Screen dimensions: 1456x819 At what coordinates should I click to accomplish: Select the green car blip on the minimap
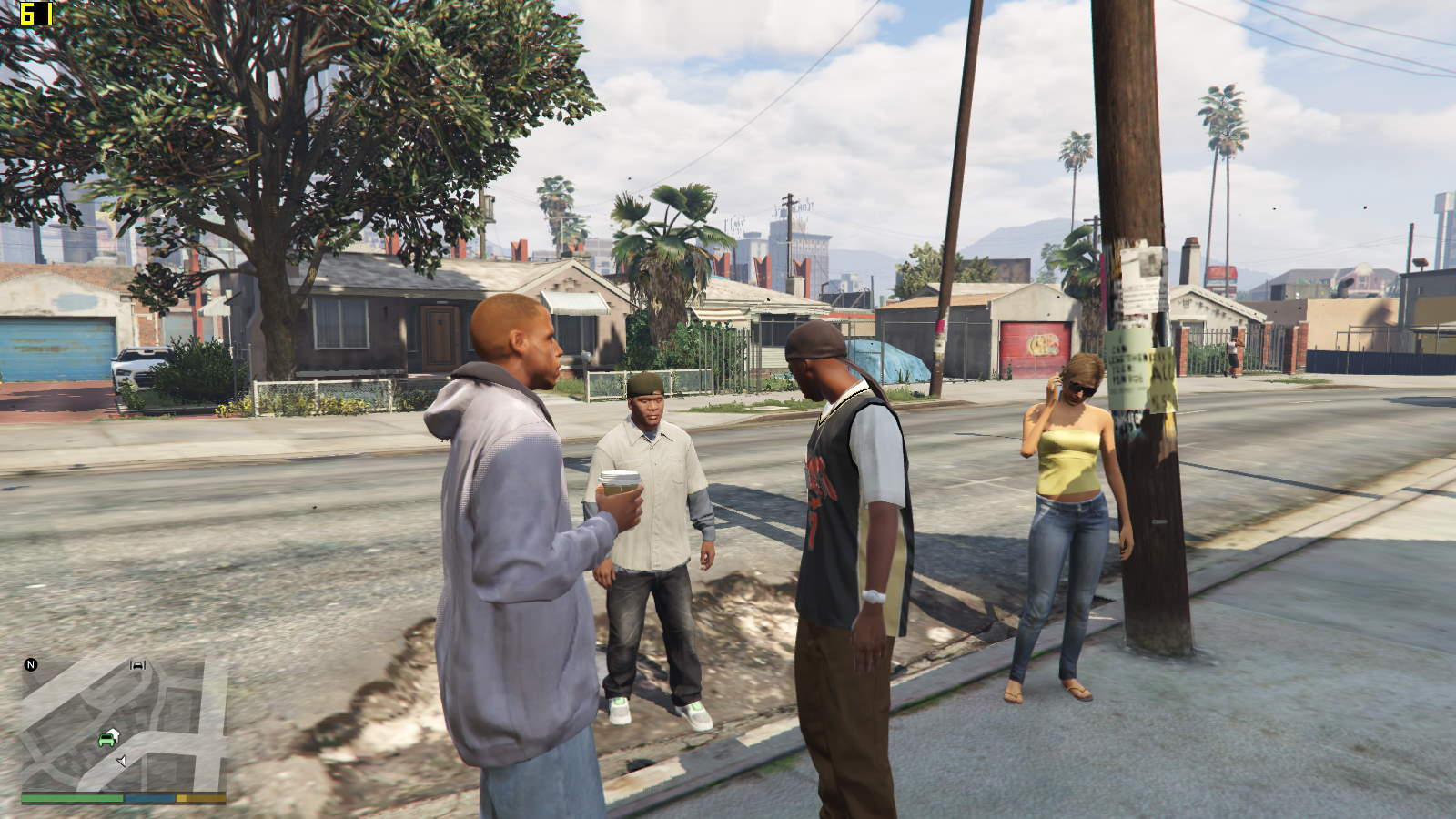pos(107,738)
